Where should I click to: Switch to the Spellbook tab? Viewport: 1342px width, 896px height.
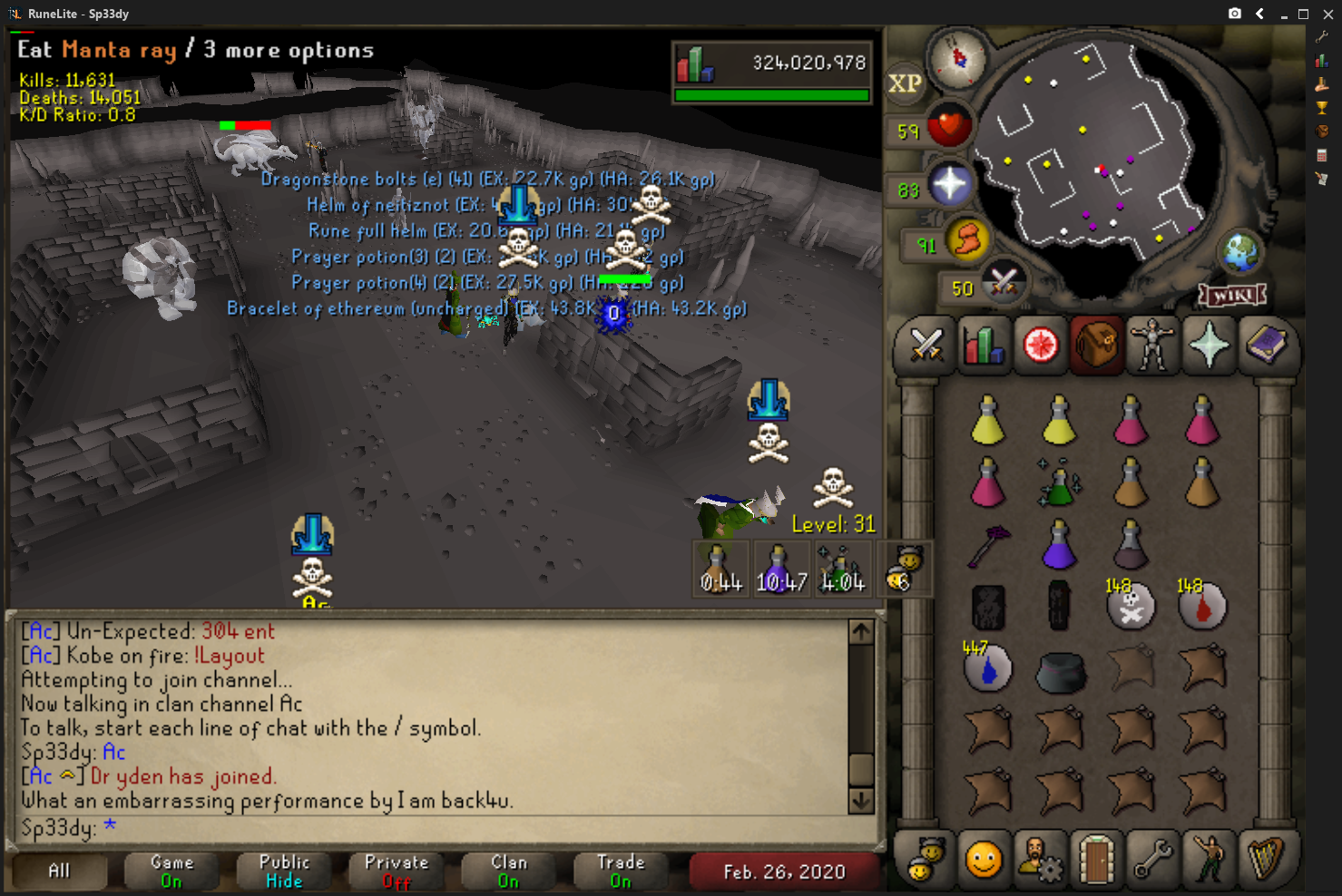point(1267,346)
